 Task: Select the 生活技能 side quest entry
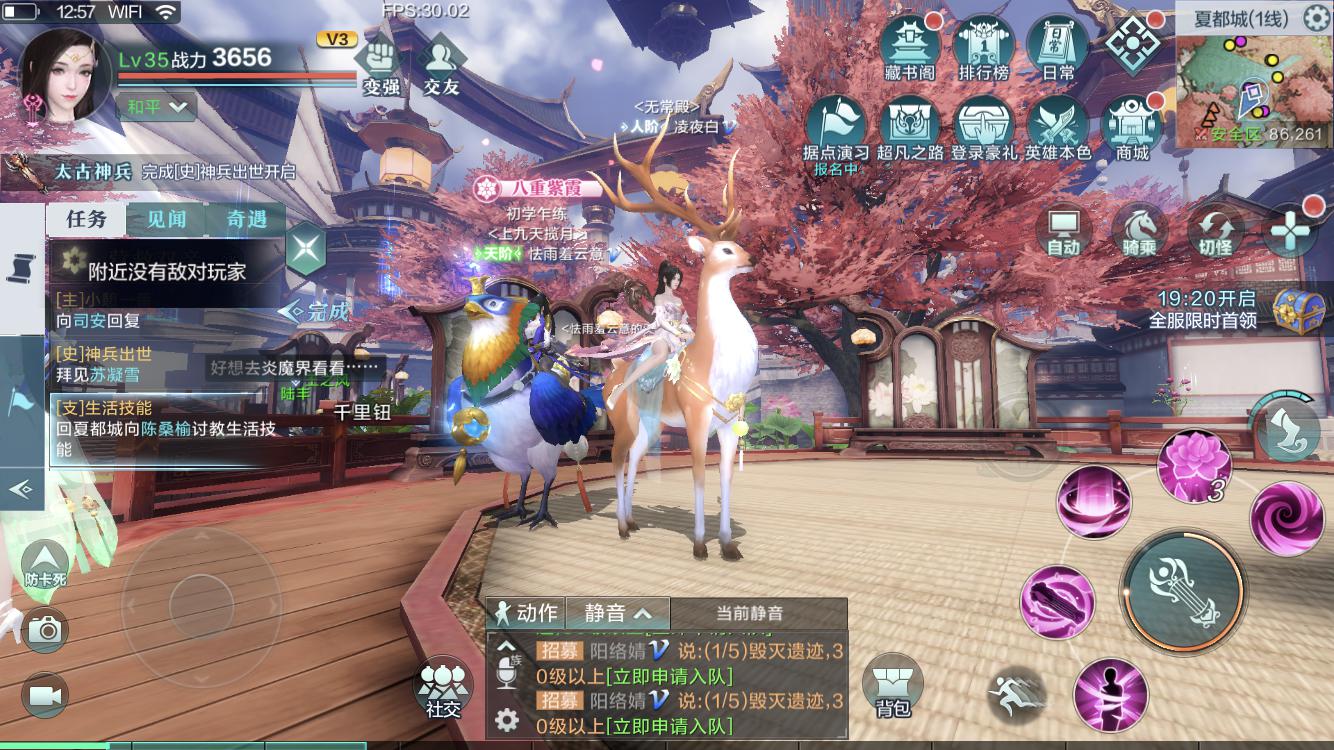(165, 429)
